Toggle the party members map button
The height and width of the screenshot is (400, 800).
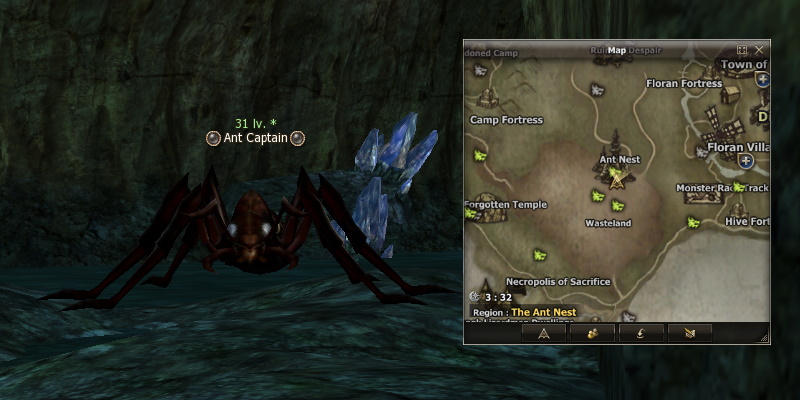[592, 333]
